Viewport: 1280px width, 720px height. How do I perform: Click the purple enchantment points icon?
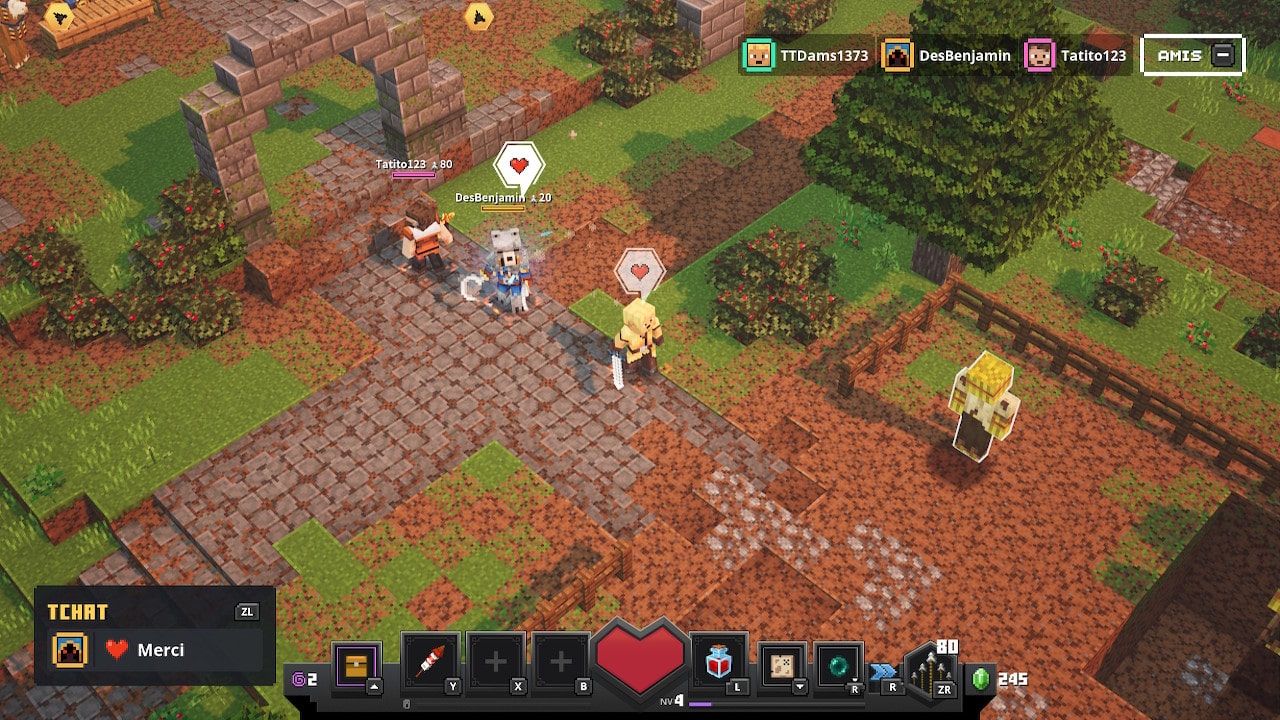[x=298, y=680]
